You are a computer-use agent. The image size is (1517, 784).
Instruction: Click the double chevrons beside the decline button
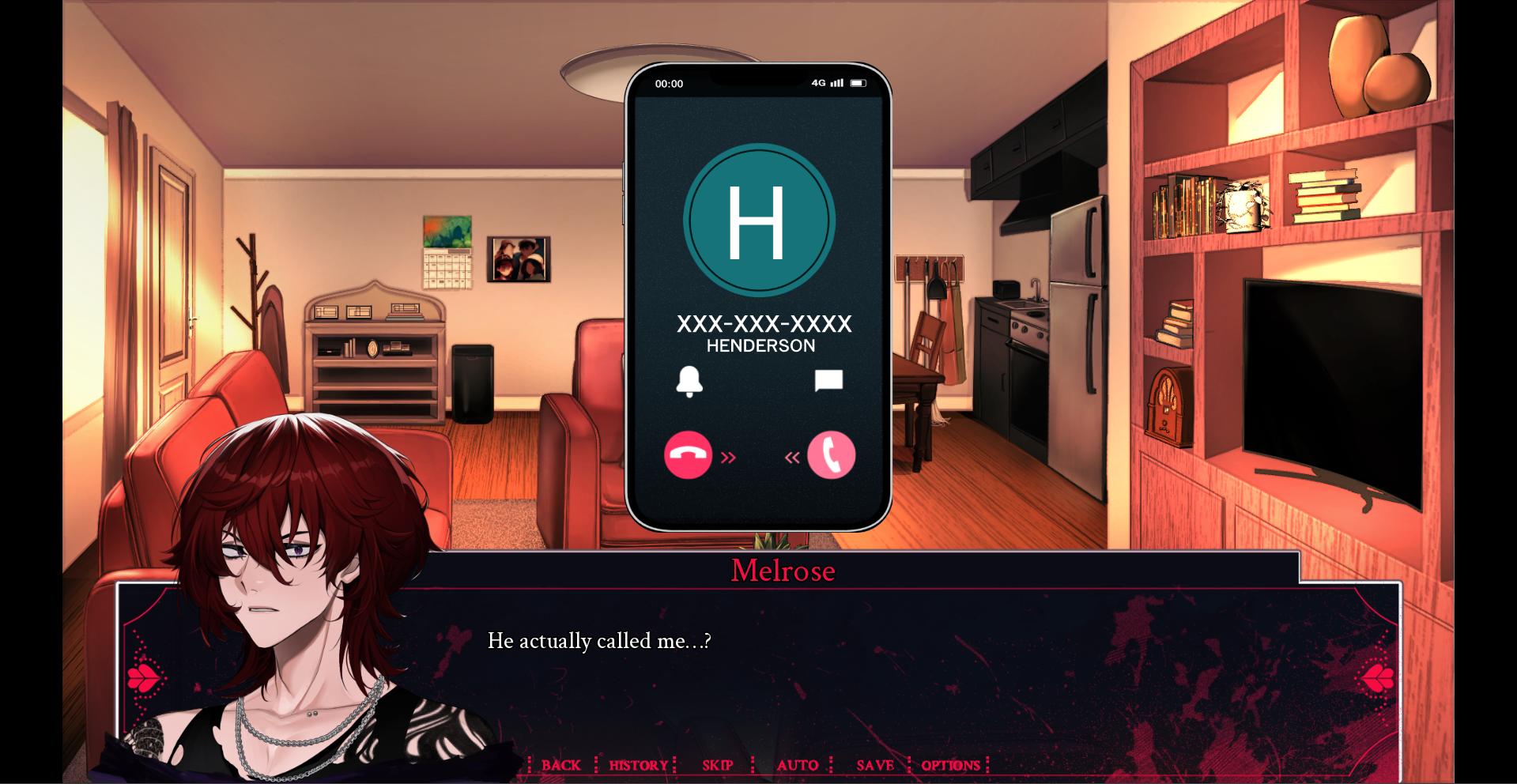coord(728,457)
